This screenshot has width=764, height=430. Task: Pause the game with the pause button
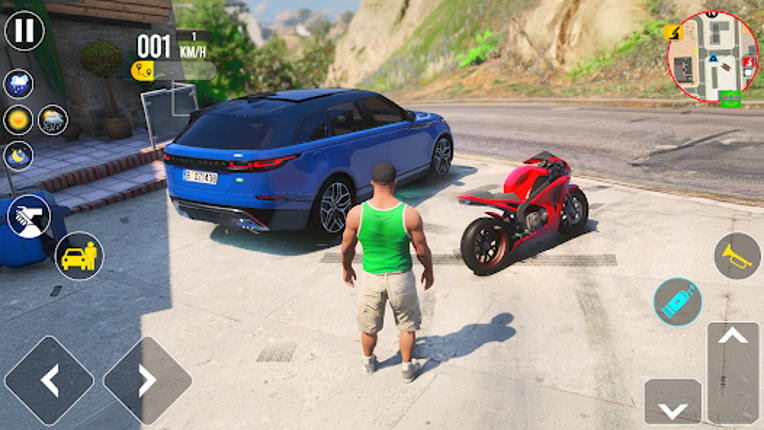coord(24,30)
